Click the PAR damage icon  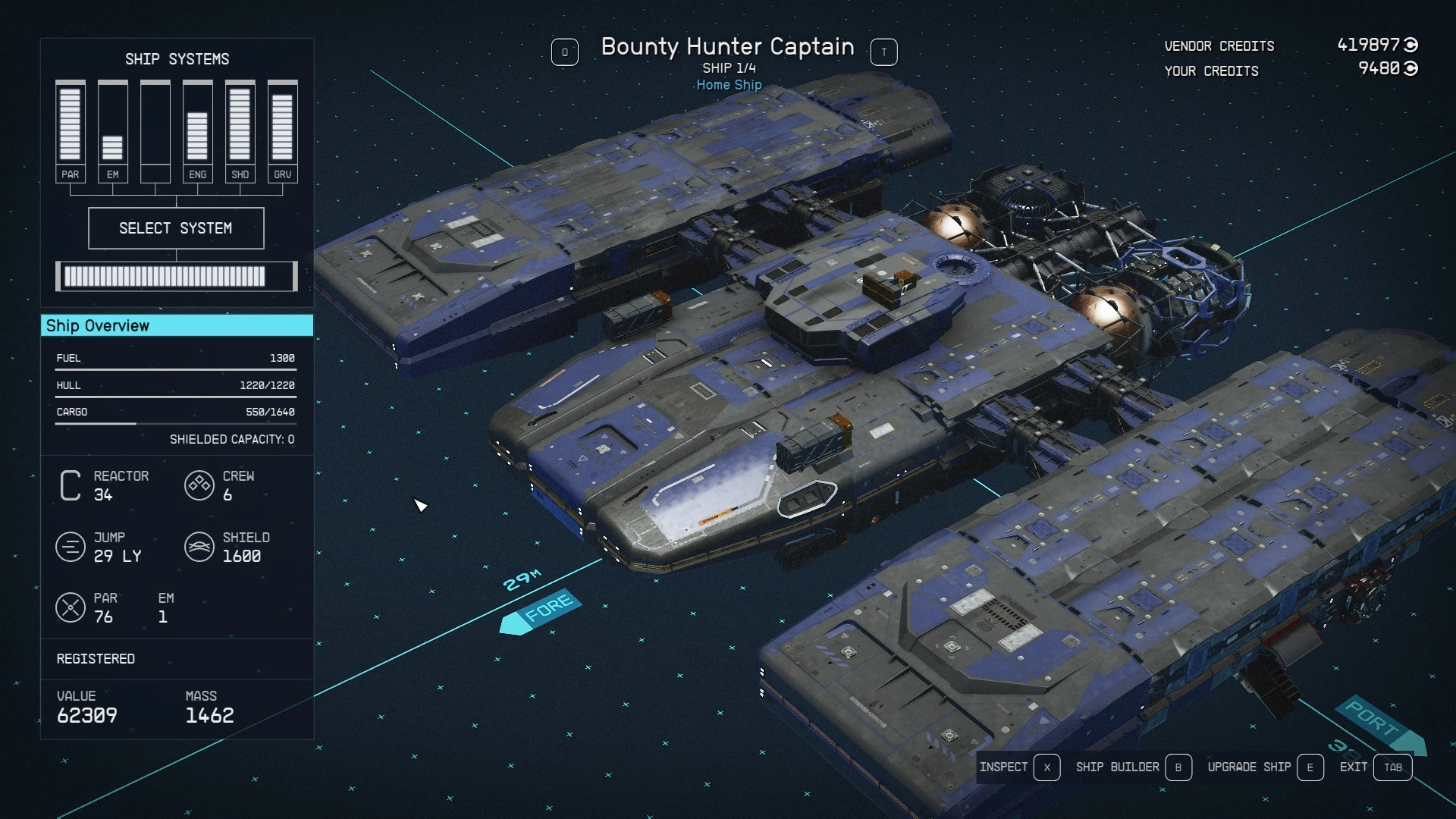click(x=71, y=607)
